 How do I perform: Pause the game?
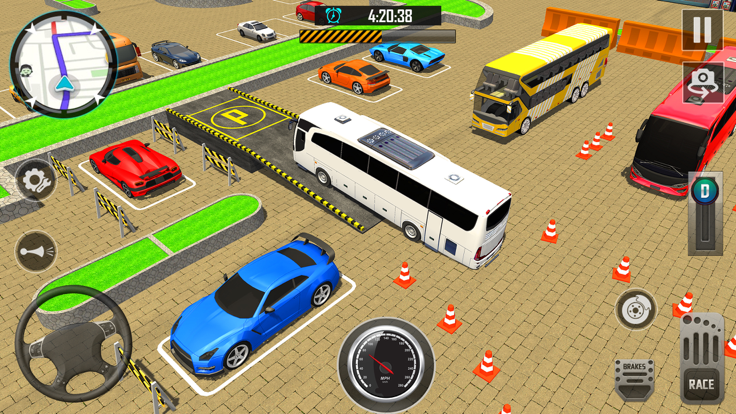click(x=702, y=31)
